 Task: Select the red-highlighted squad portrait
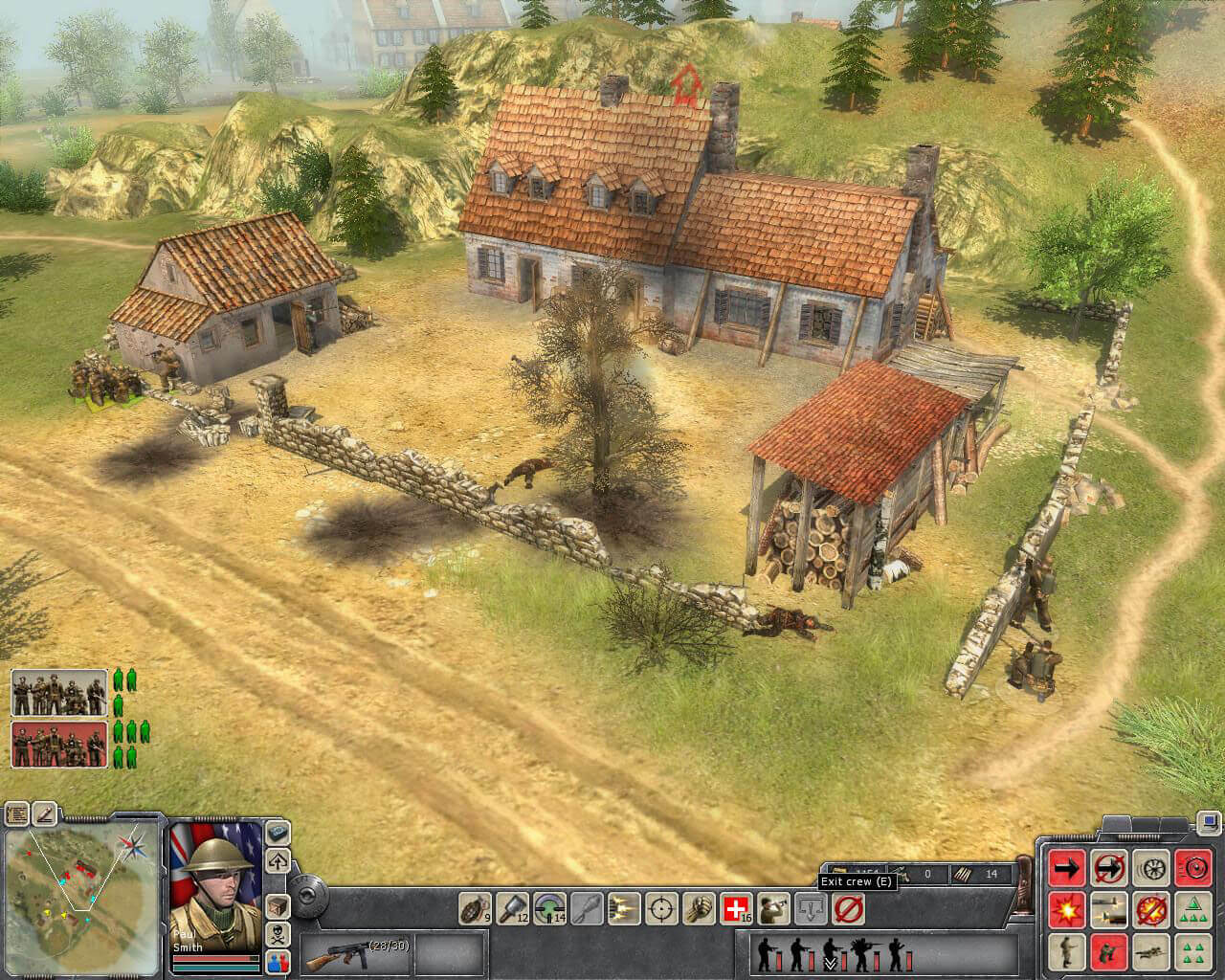(x=59, y=745)
